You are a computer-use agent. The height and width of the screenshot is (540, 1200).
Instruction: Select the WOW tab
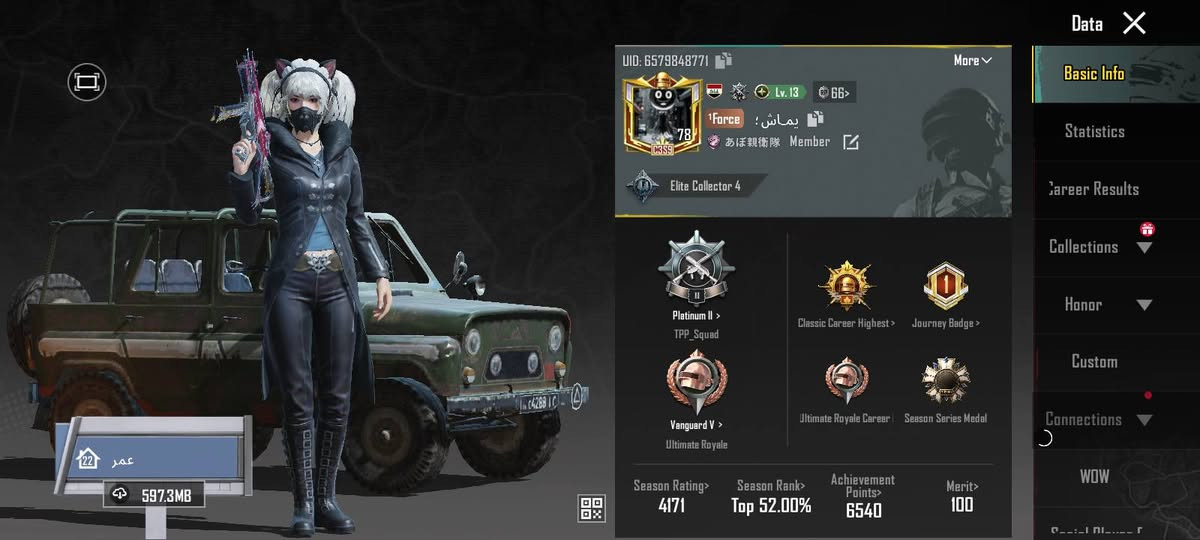pyautogui.click(x=1094, y=477)
